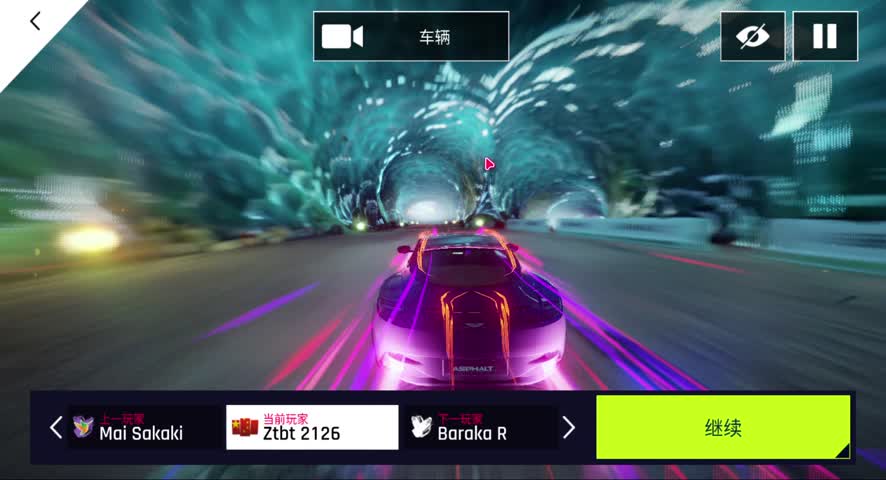Select previous player Mai Sakaki
This screenshot has width=886, height=480.
point(140,428)
